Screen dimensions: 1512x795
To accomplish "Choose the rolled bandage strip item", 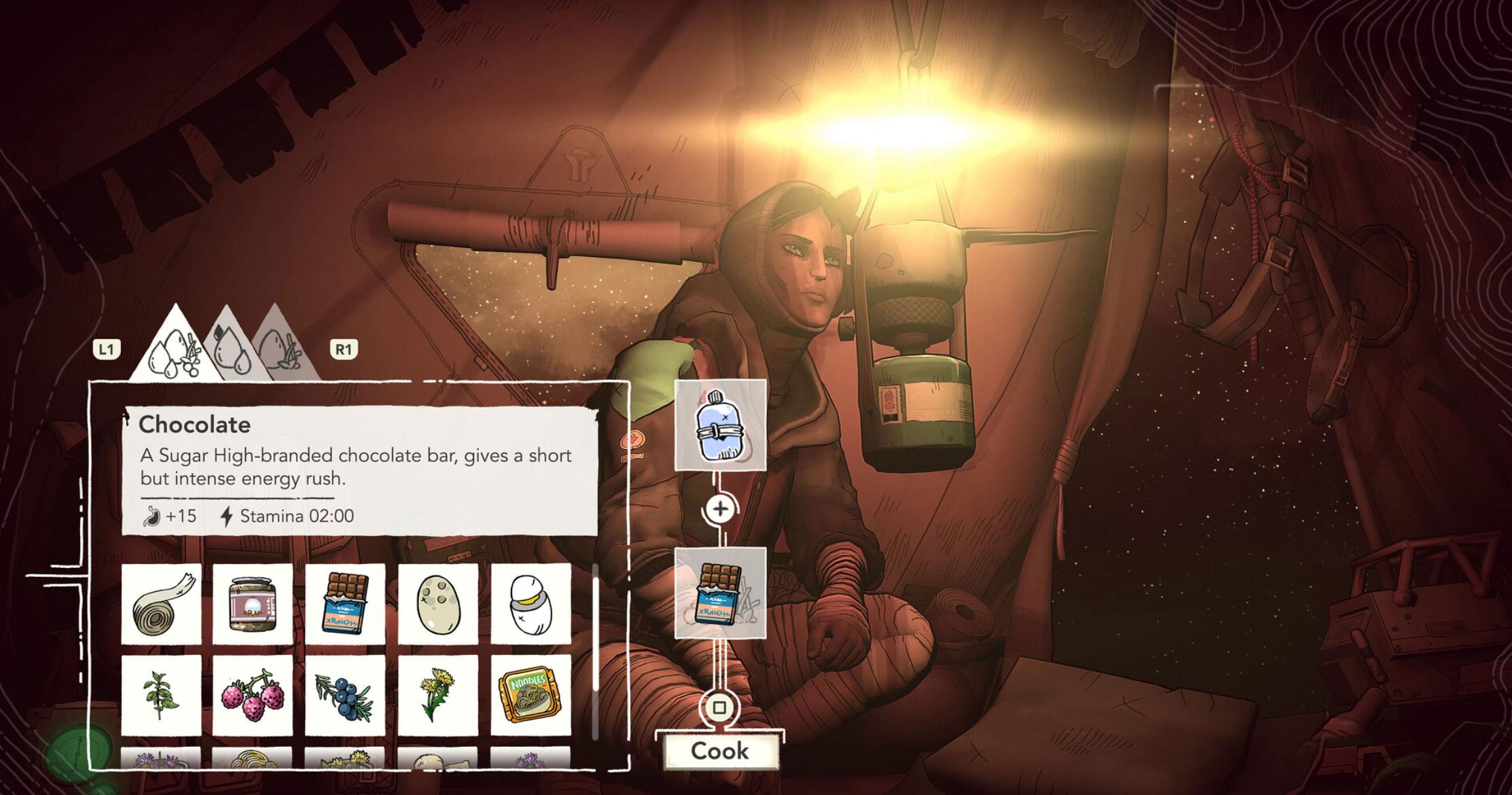I will pyautogui.click(x=162, y=604).
